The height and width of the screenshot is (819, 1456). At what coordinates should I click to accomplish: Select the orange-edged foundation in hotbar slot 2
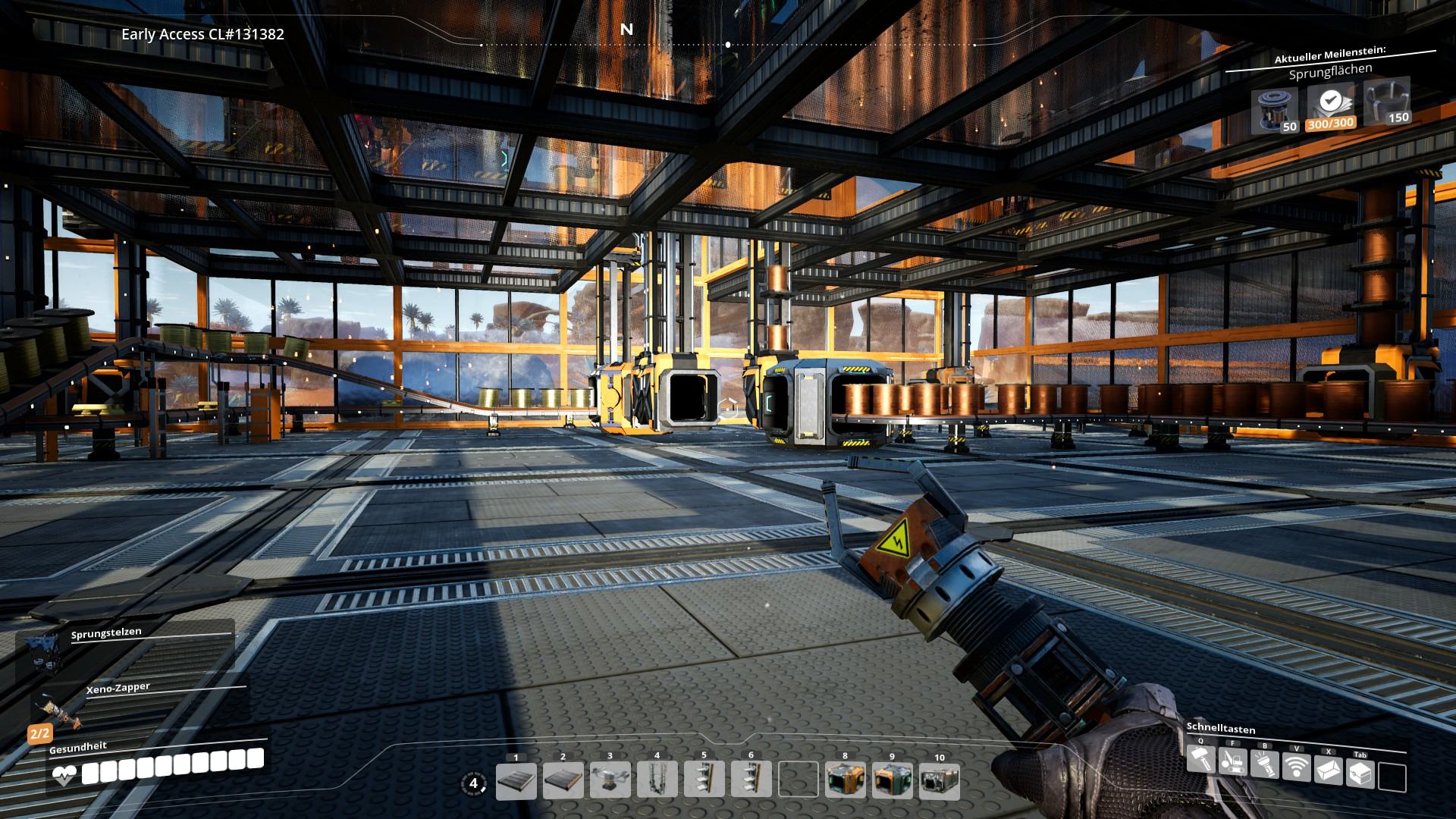pyautogui.click(x=563, y=781)
